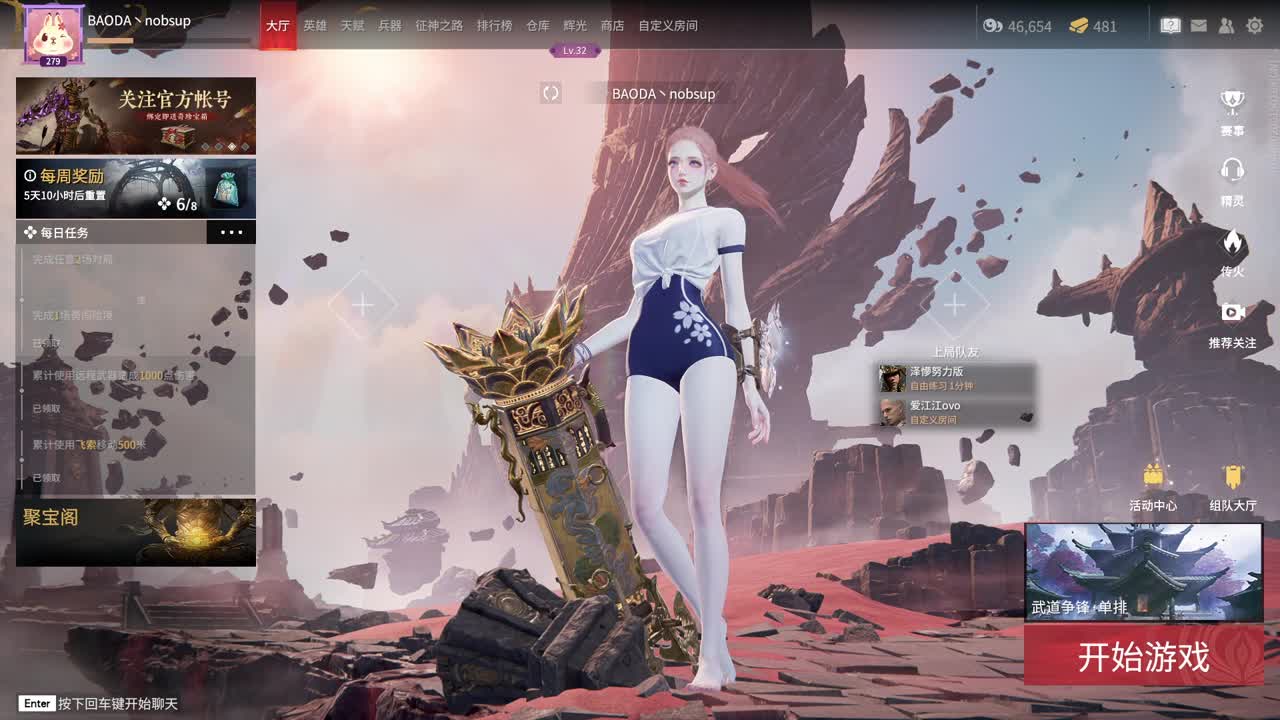Switch to the 商店 shop tab
The height and width of the screenshot is (720, 1280).
(612, 26)
